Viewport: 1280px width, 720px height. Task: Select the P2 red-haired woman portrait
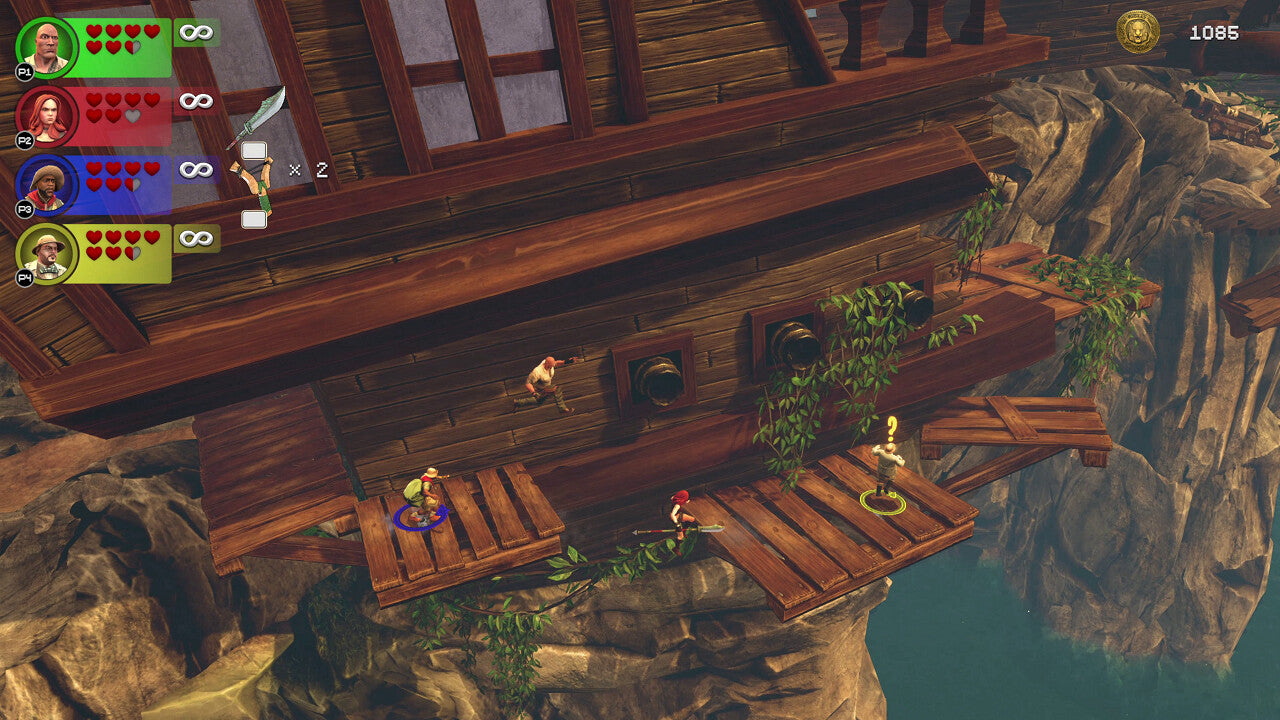pos(47,116)
